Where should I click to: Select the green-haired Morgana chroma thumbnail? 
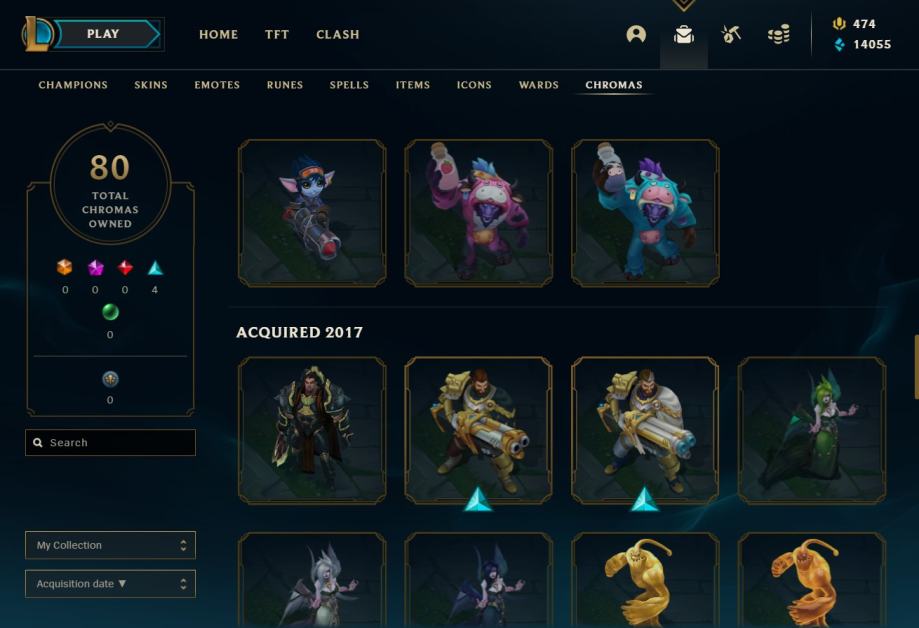(811, 430)
